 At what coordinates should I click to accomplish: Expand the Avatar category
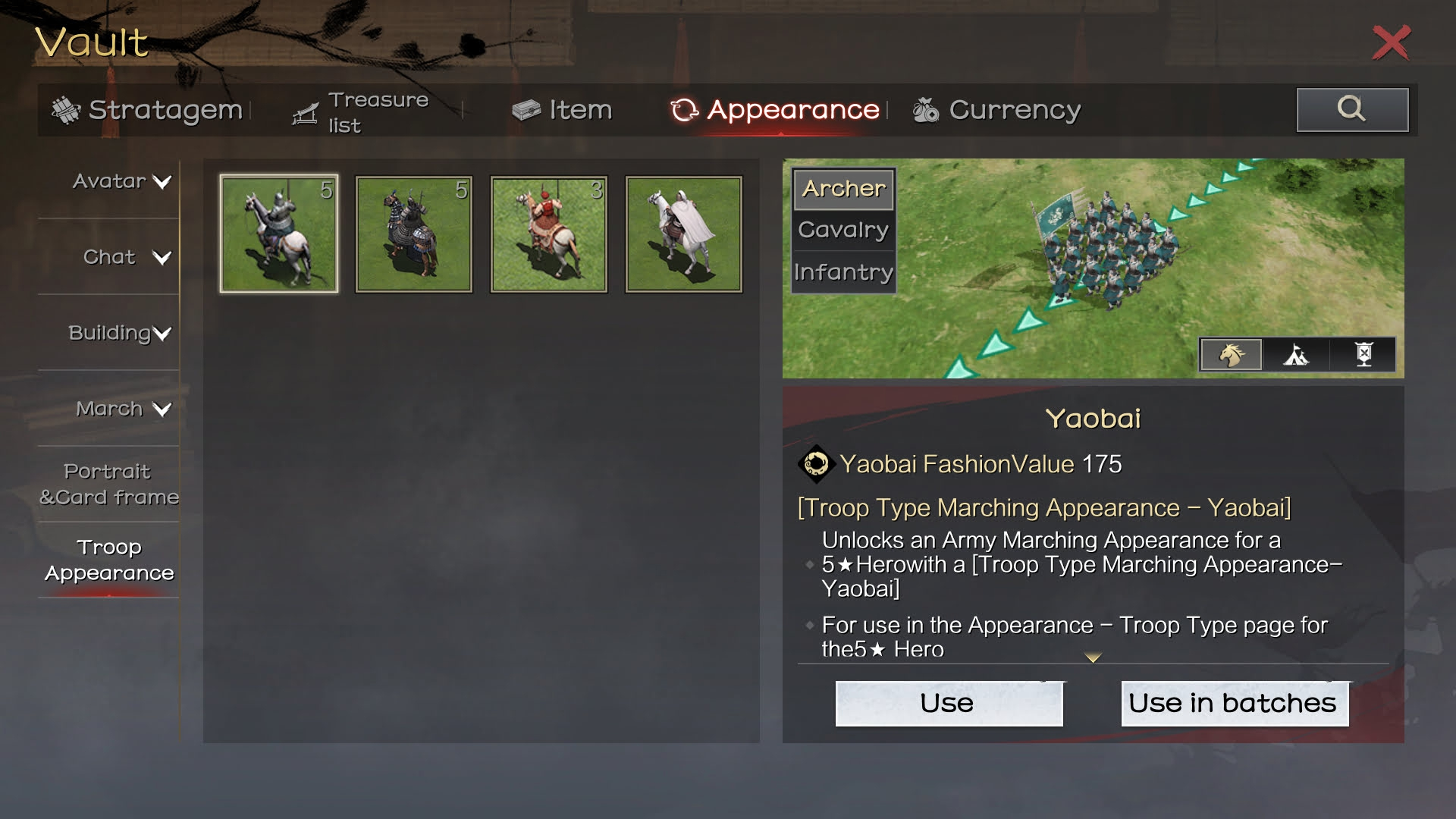tap(121, 182)
